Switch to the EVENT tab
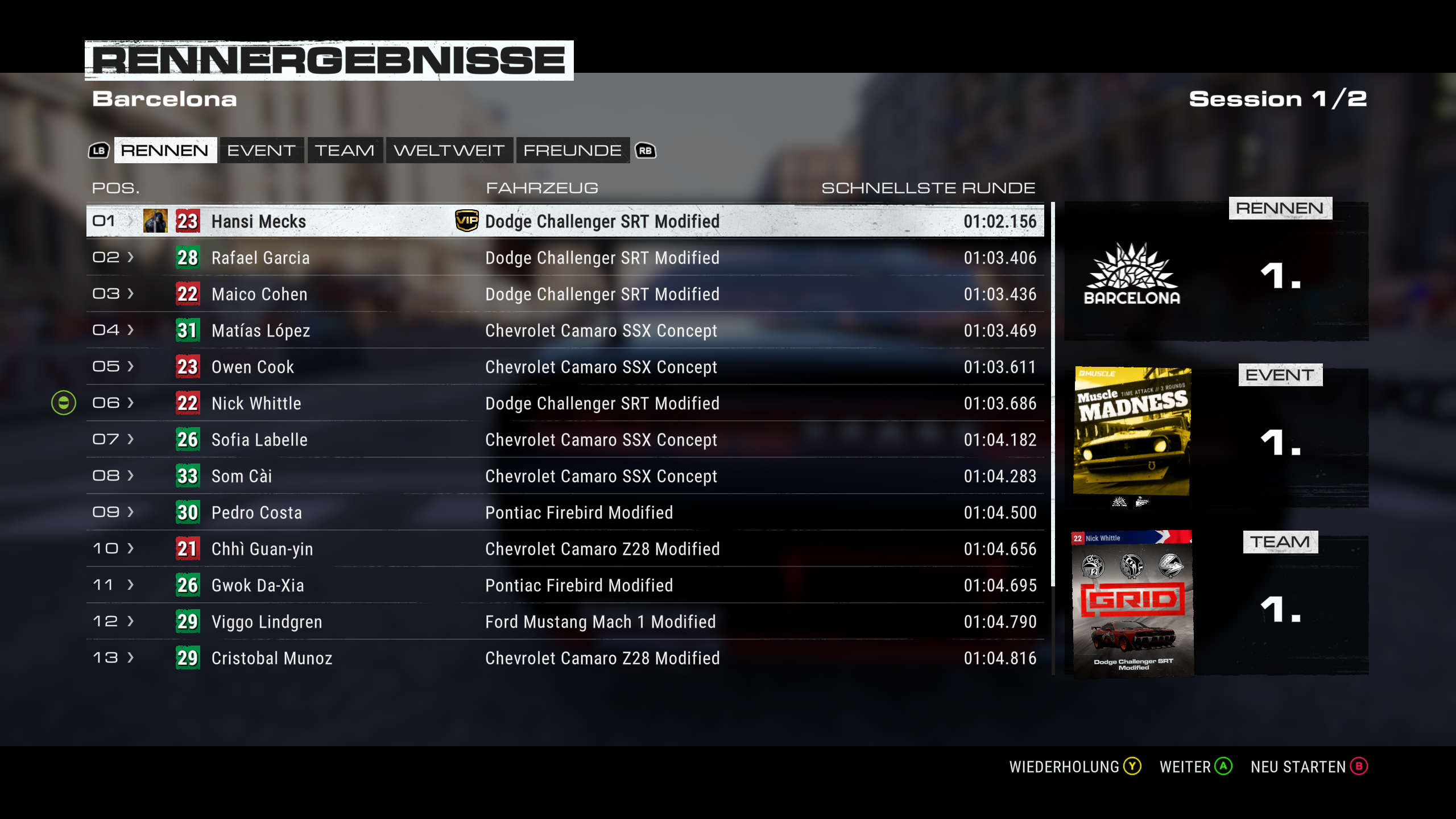The image size is (1456, 819). 261,150
